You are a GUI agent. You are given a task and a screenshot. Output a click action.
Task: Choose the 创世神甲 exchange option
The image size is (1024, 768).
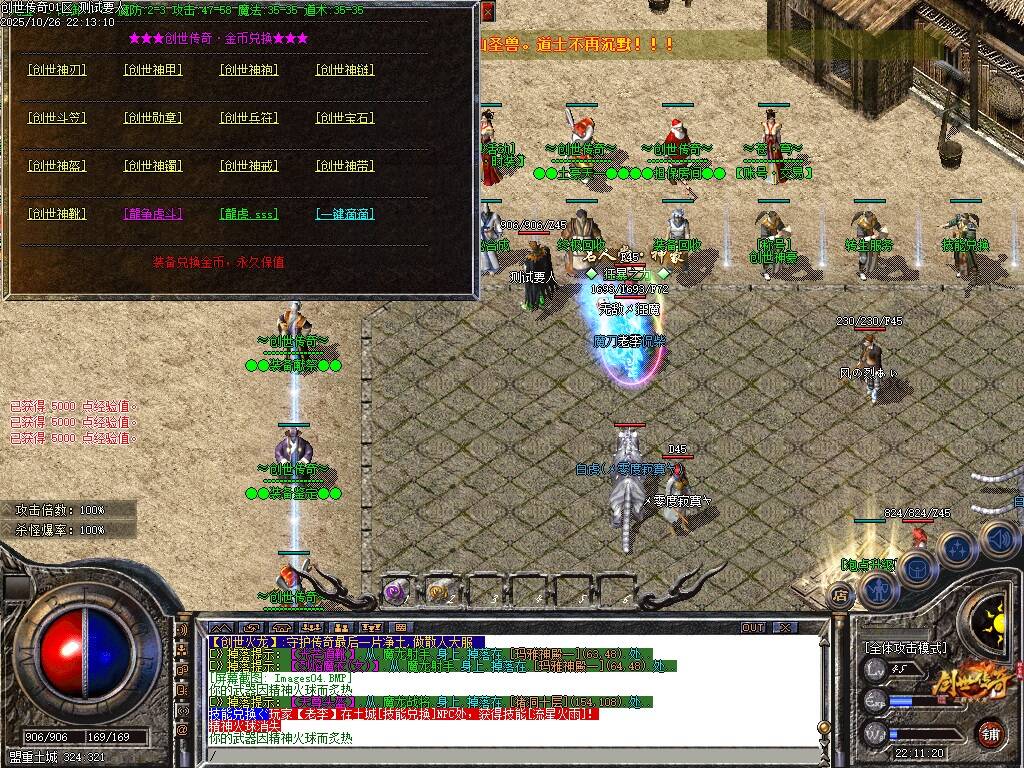coord(153,70)
